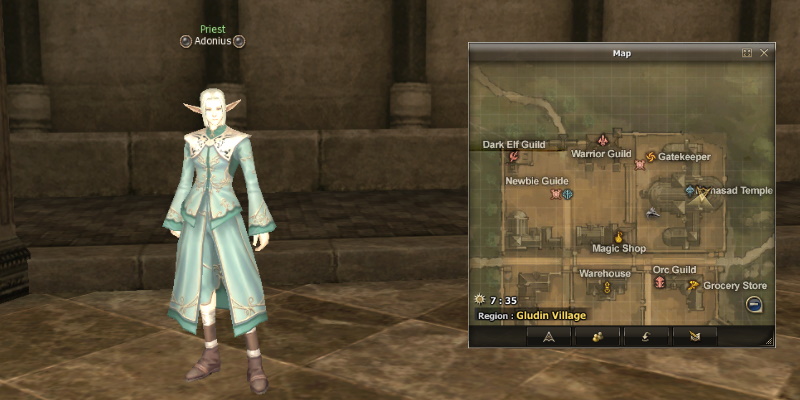Click the arrowhead button on map toolbar
Screen dimensions: 800x400
pyautogui.click(x=549, y=337)
